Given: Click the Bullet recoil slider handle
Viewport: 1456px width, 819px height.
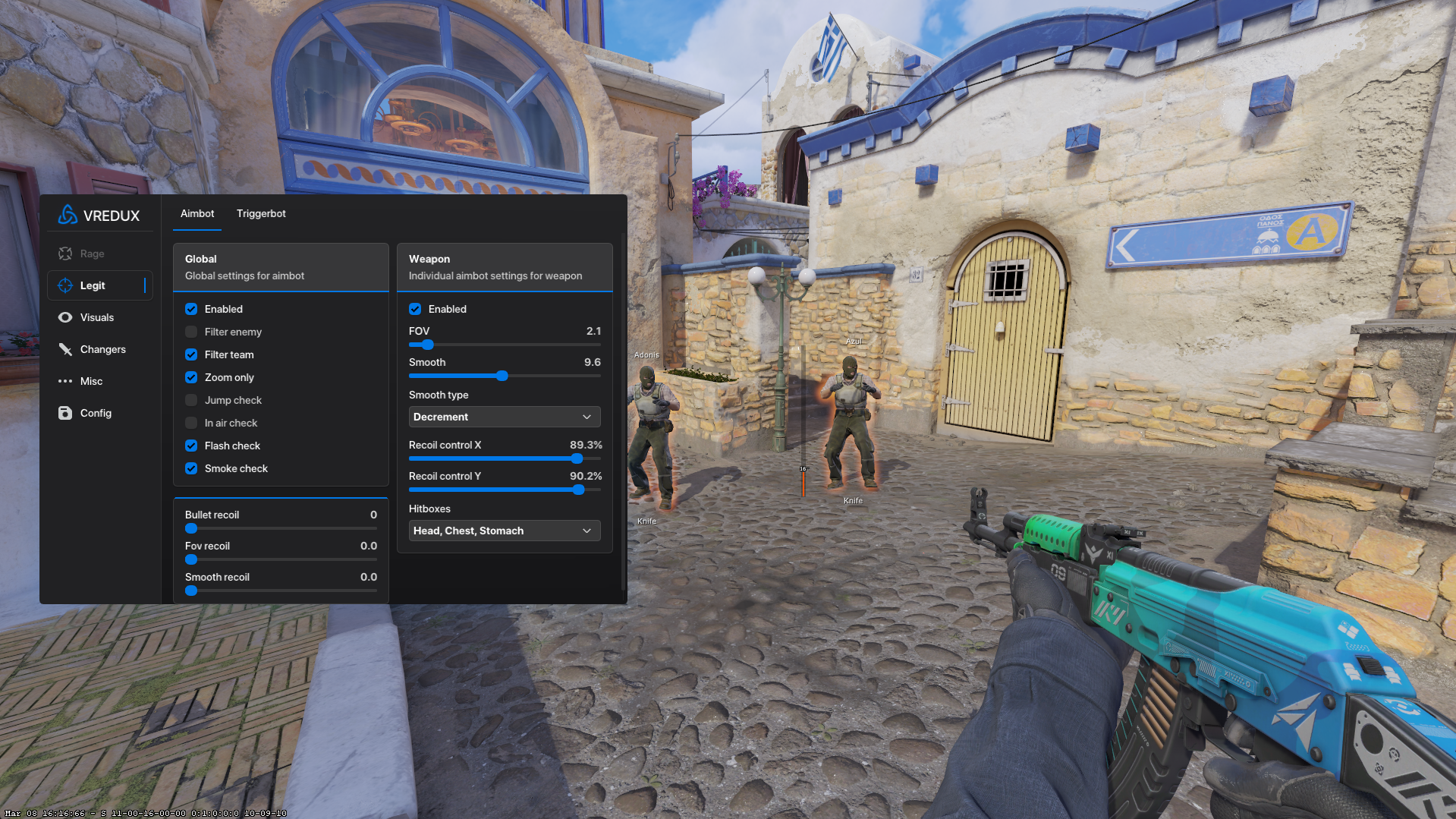Looking at the screenshot, I should [x=191, y=528].
